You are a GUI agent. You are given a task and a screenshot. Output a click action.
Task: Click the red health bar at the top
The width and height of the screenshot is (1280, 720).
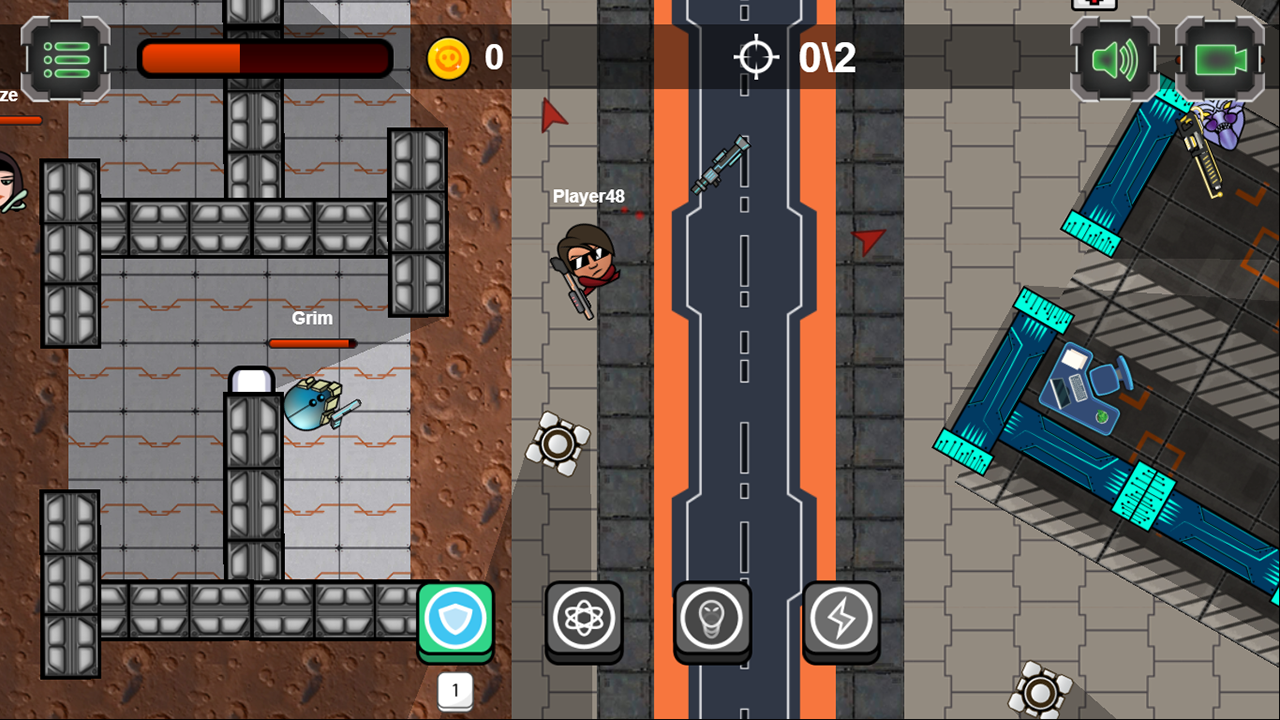tap(265, 58)
